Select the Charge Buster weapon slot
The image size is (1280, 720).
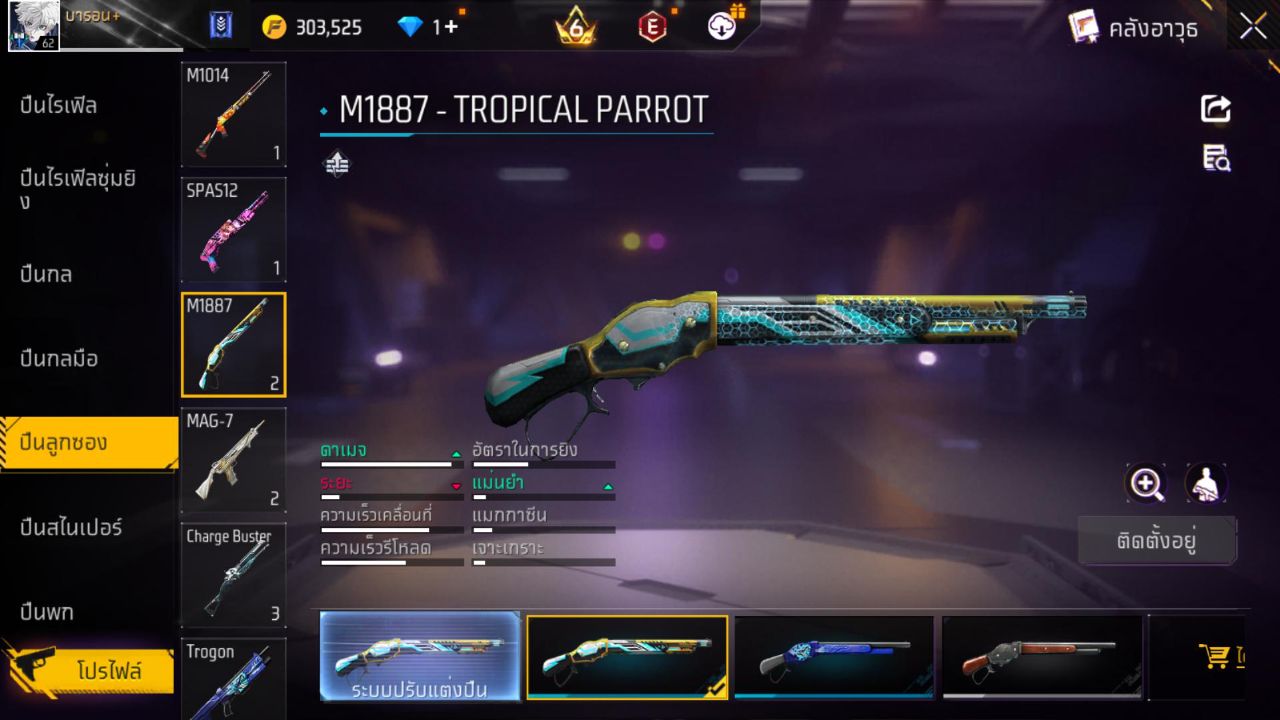pyautogui.click(x=233, y=574)
